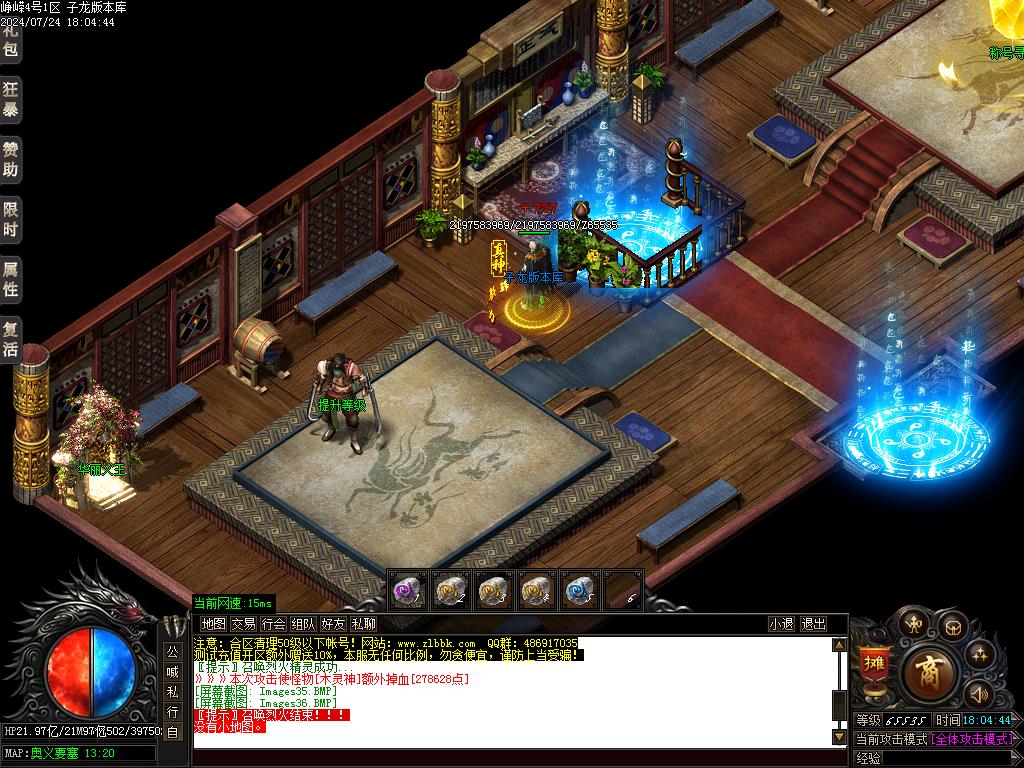
Task: Open the 属性 attributes side button
Action: tap(10, 279)
